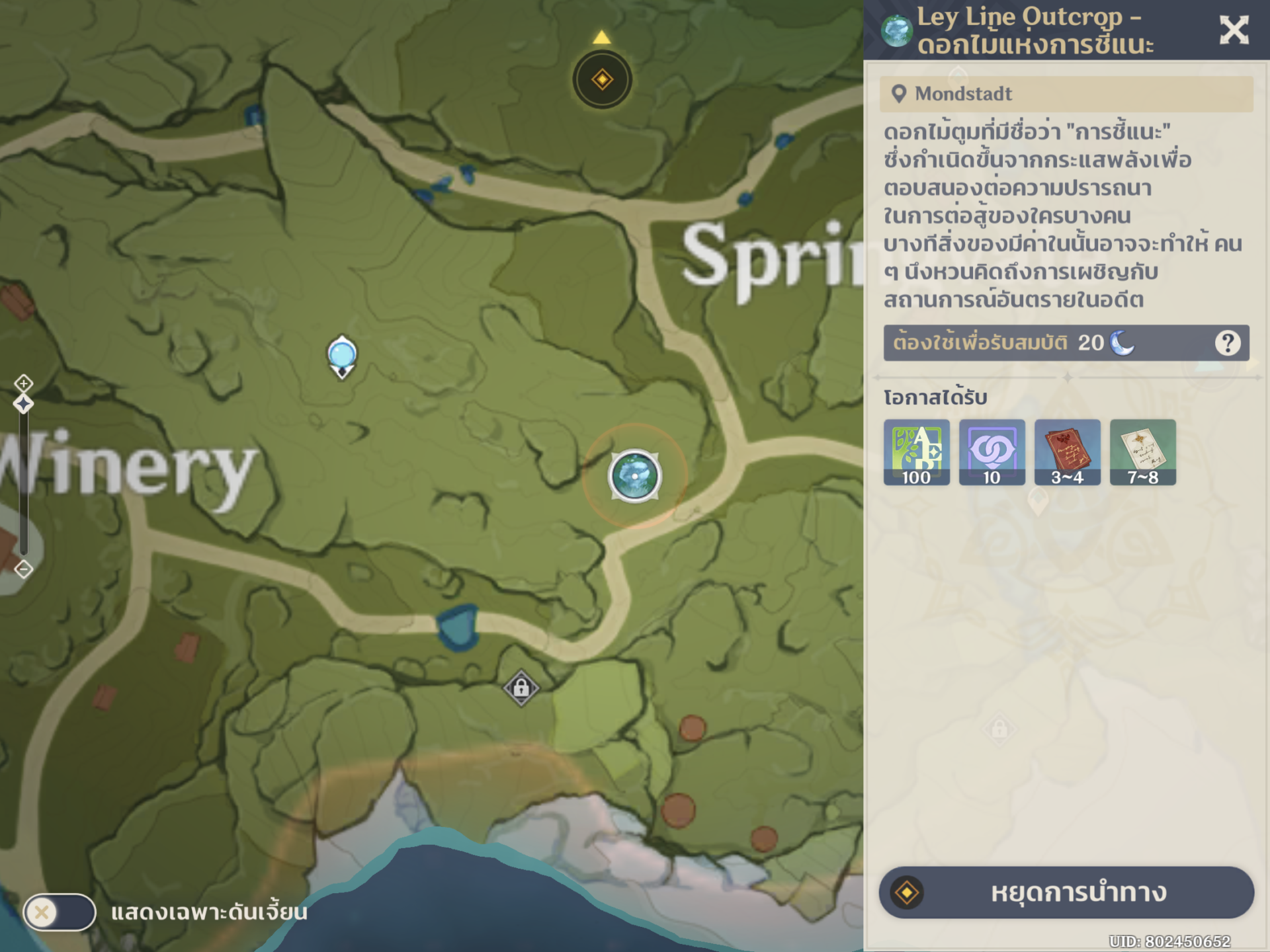Screen dimensions: 1270x952
Task: Select the Ley Line Outcrop map marker
Action: click(634, 476)
